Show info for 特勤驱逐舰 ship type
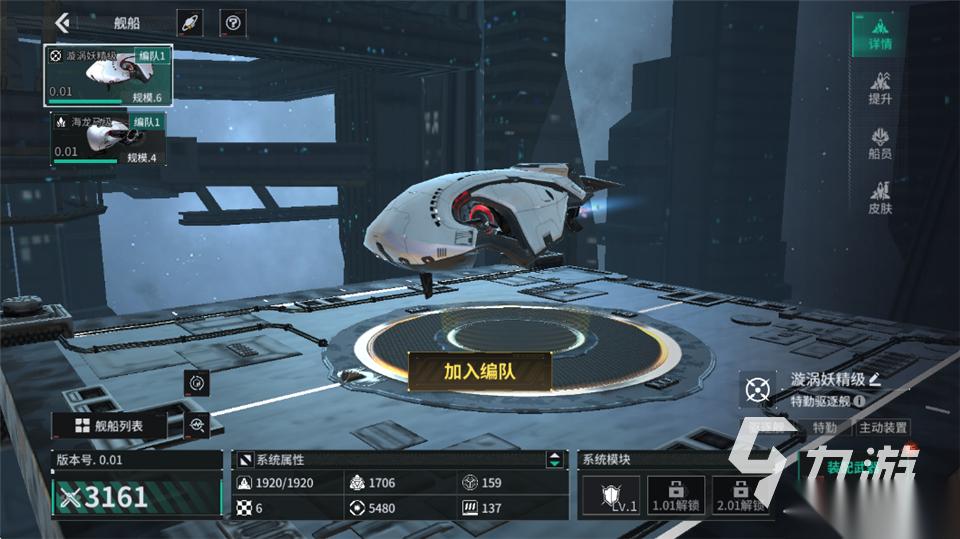 pyautogui.click(x=859, y=401)
